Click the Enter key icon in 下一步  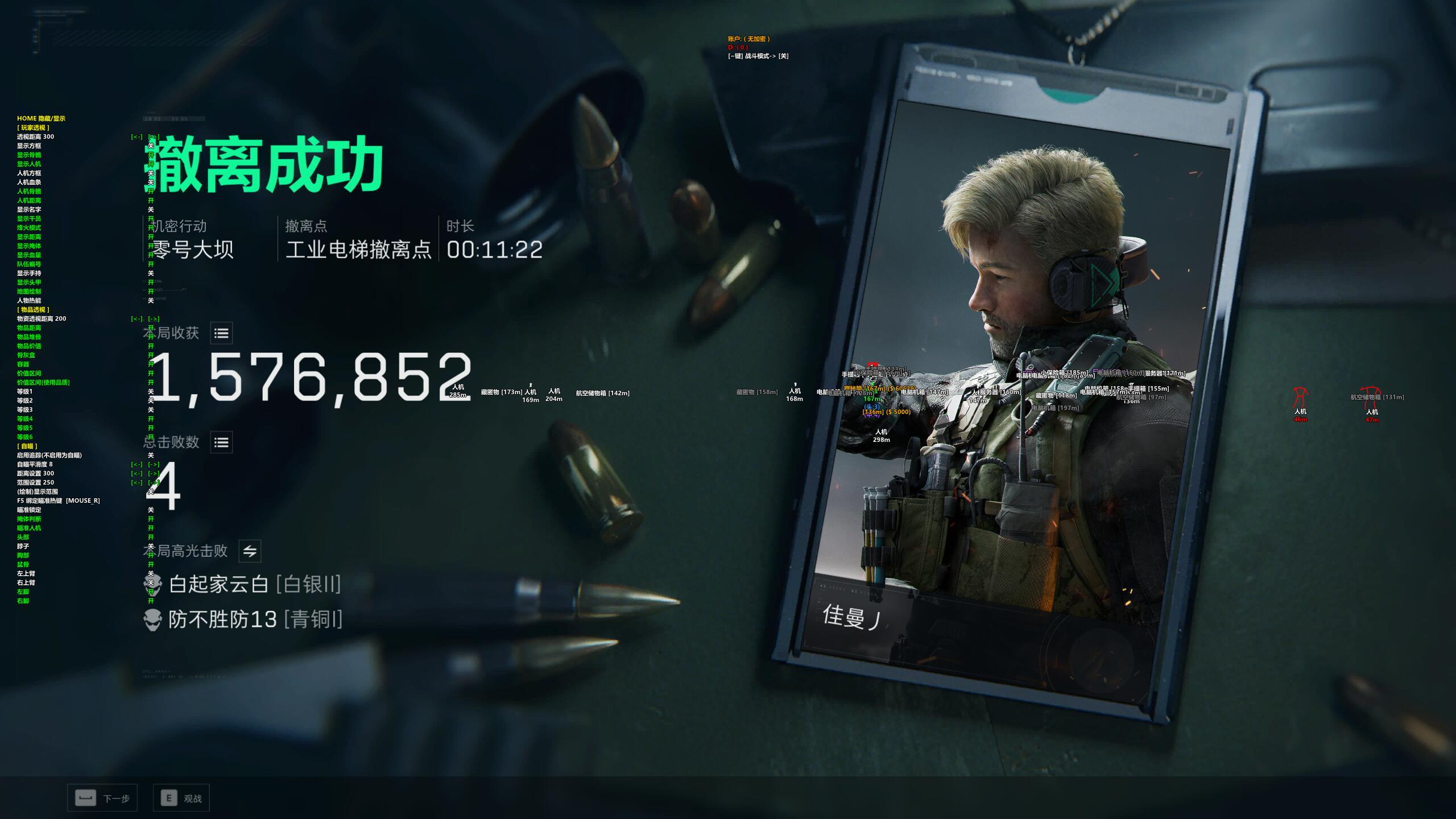(x=85, y=798)
